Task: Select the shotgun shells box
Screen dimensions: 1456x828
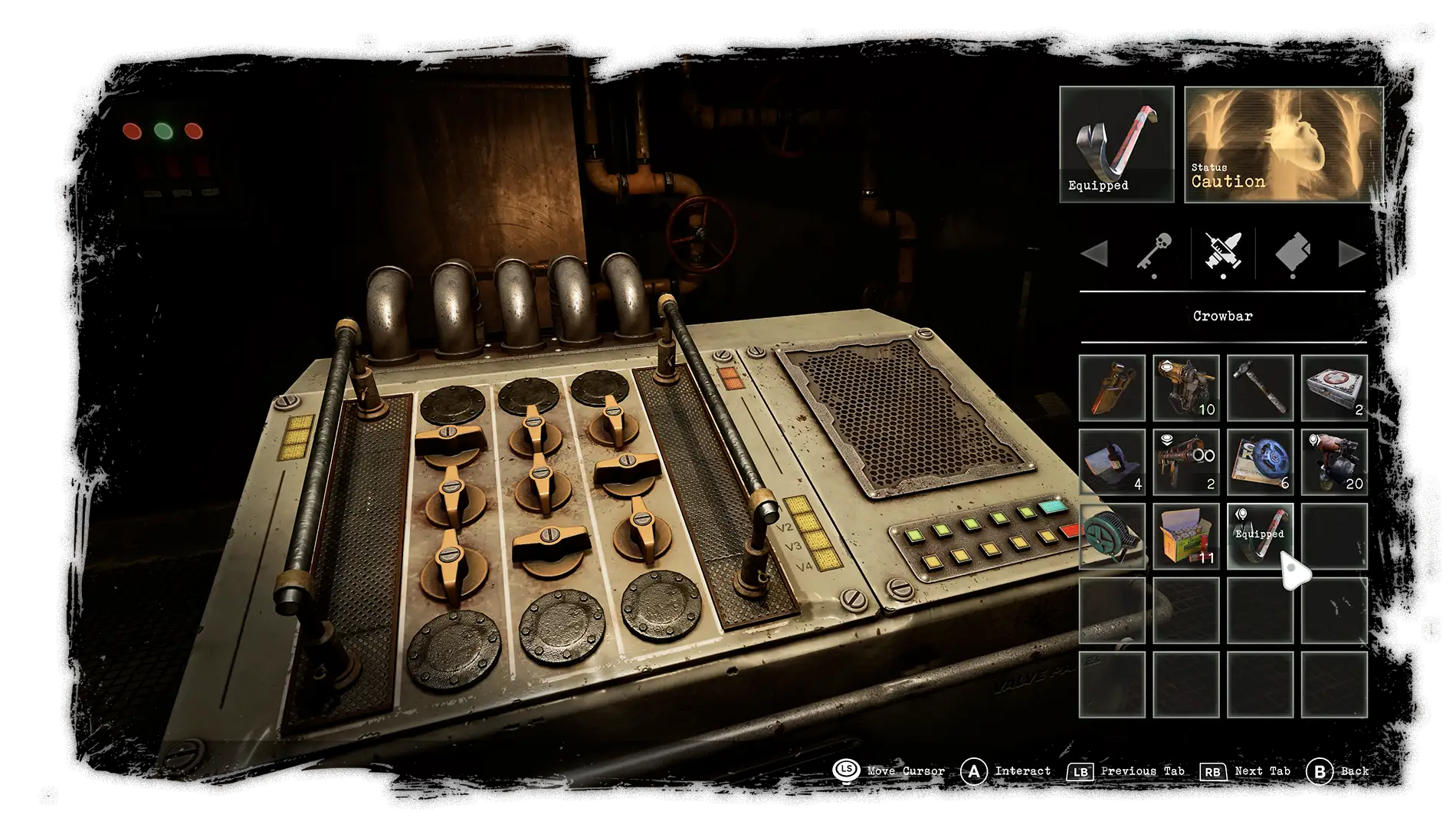Action: (1185, 536)
